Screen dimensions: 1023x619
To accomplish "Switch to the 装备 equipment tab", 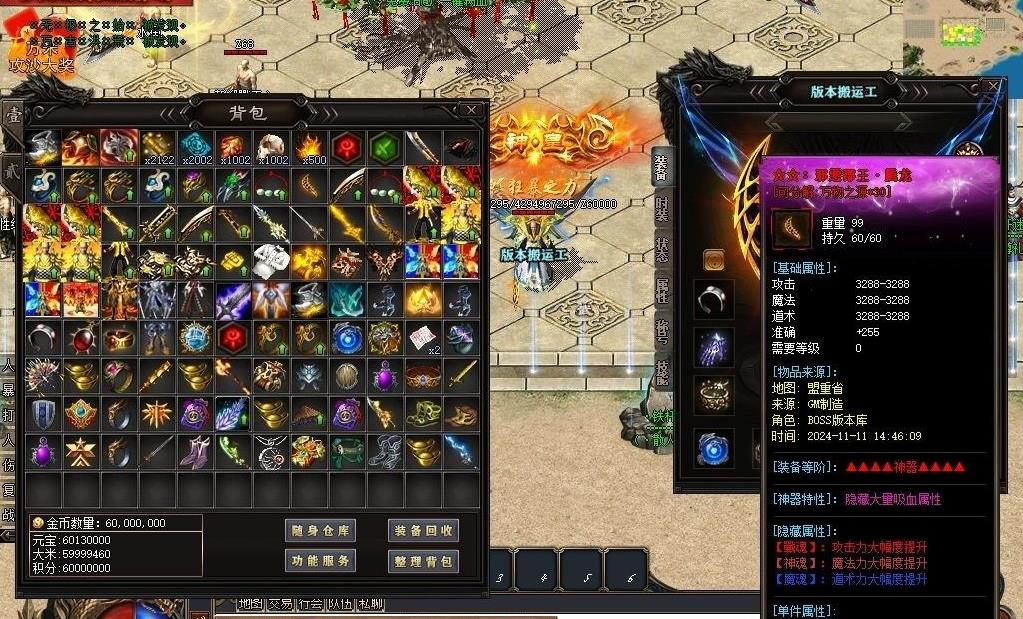I will pyautogui.click(x=661, y=168).
